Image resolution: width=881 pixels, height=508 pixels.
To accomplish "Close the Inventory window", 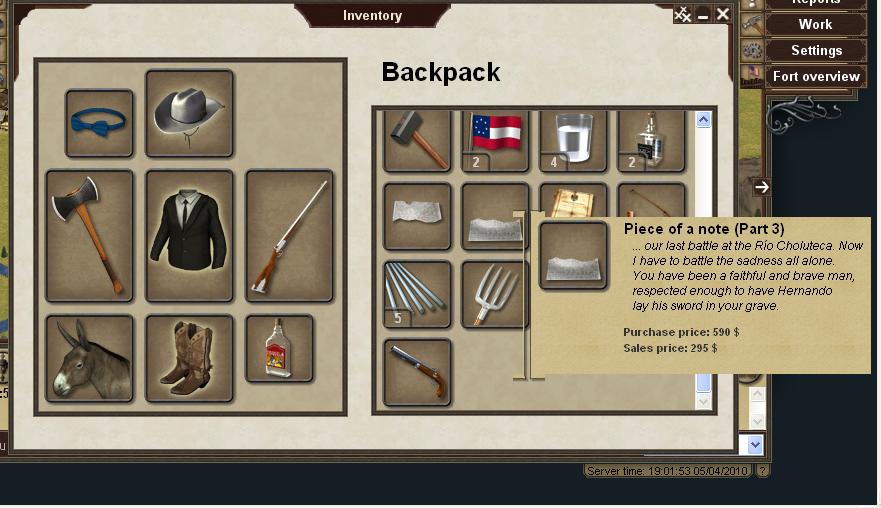I will [x=723, y=14].
